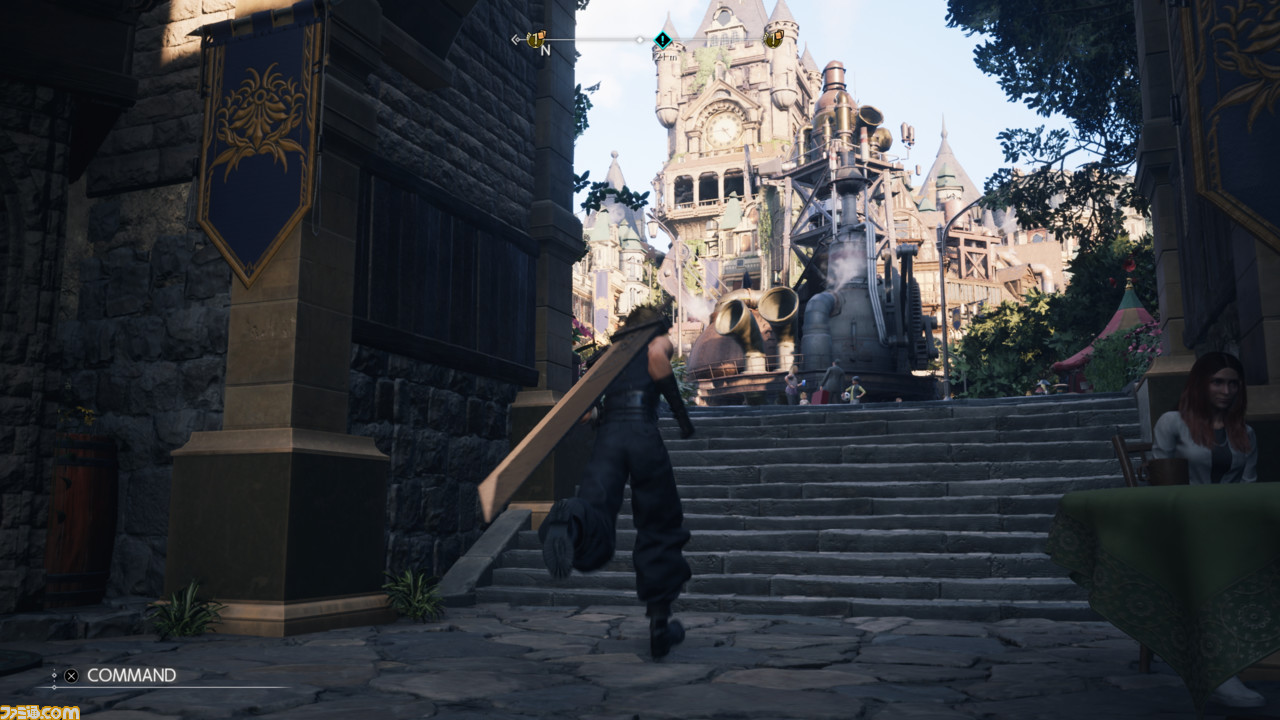1280x720 pixels.
Task: Click the diamond node below the COMMAND prompt
Action: pyautogui.click(x=55, y=688)
